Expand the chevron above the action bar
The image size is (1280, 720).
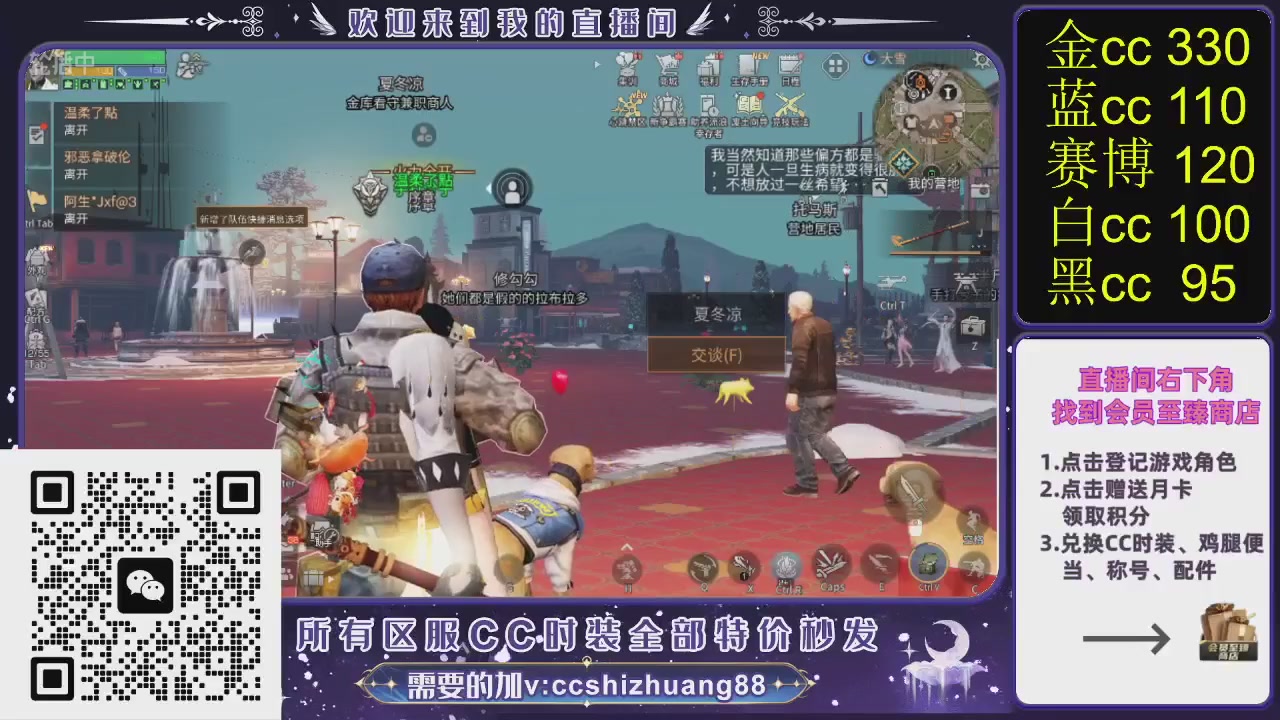(x=627, y=548)
